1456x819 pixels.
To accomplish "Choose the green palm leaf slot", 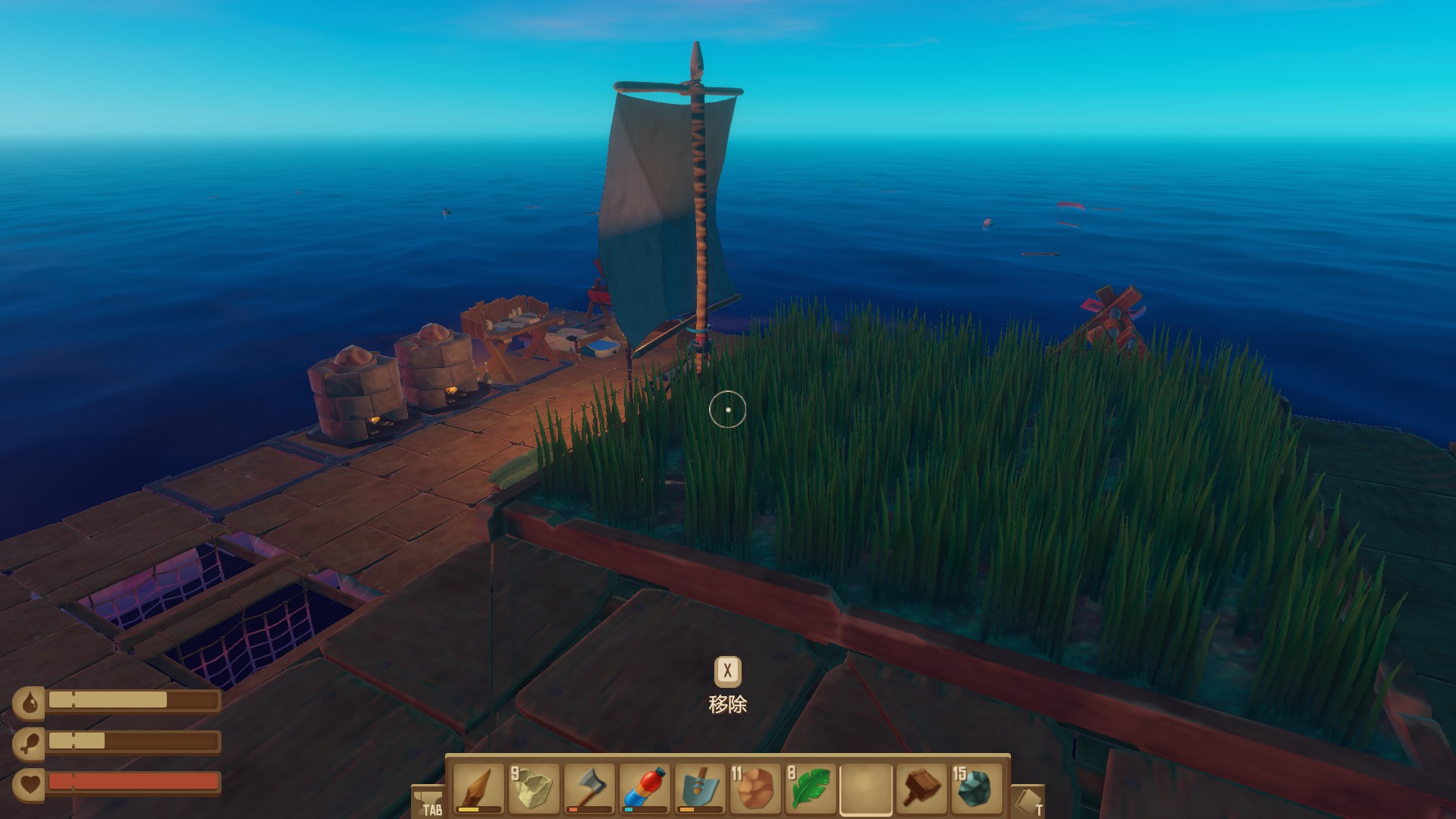I will [810, 789].
